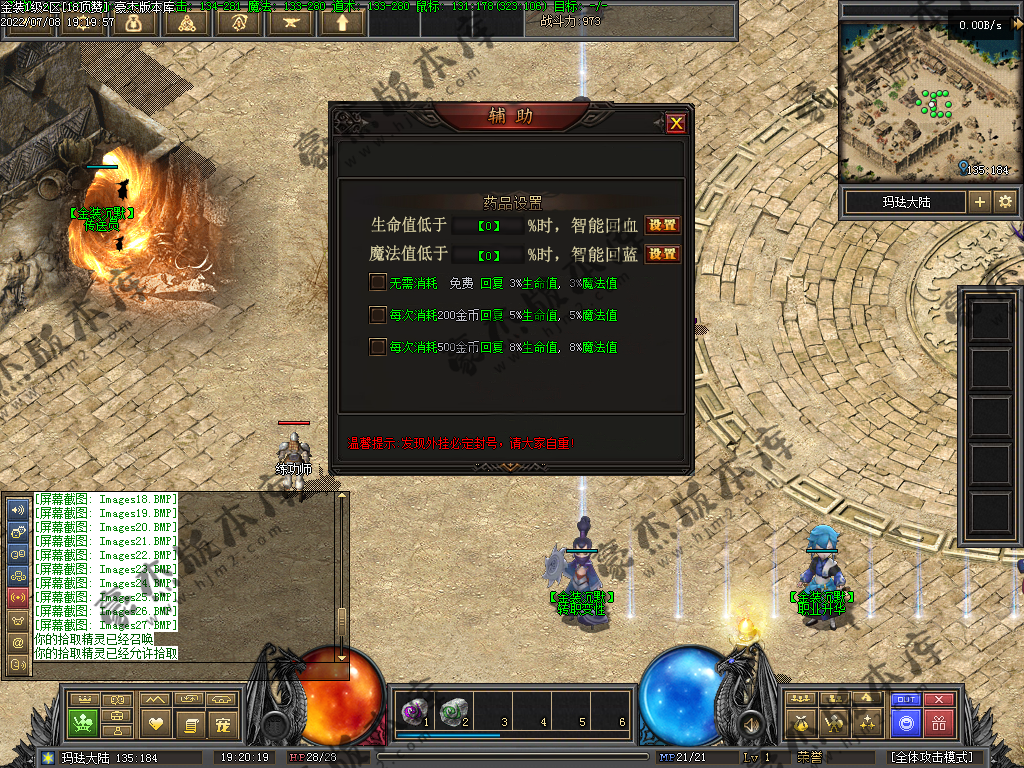Viewport: 1024px width, 768px height.
Task: Open the money bag icon in the top toolbar
Action: (134, 22)
